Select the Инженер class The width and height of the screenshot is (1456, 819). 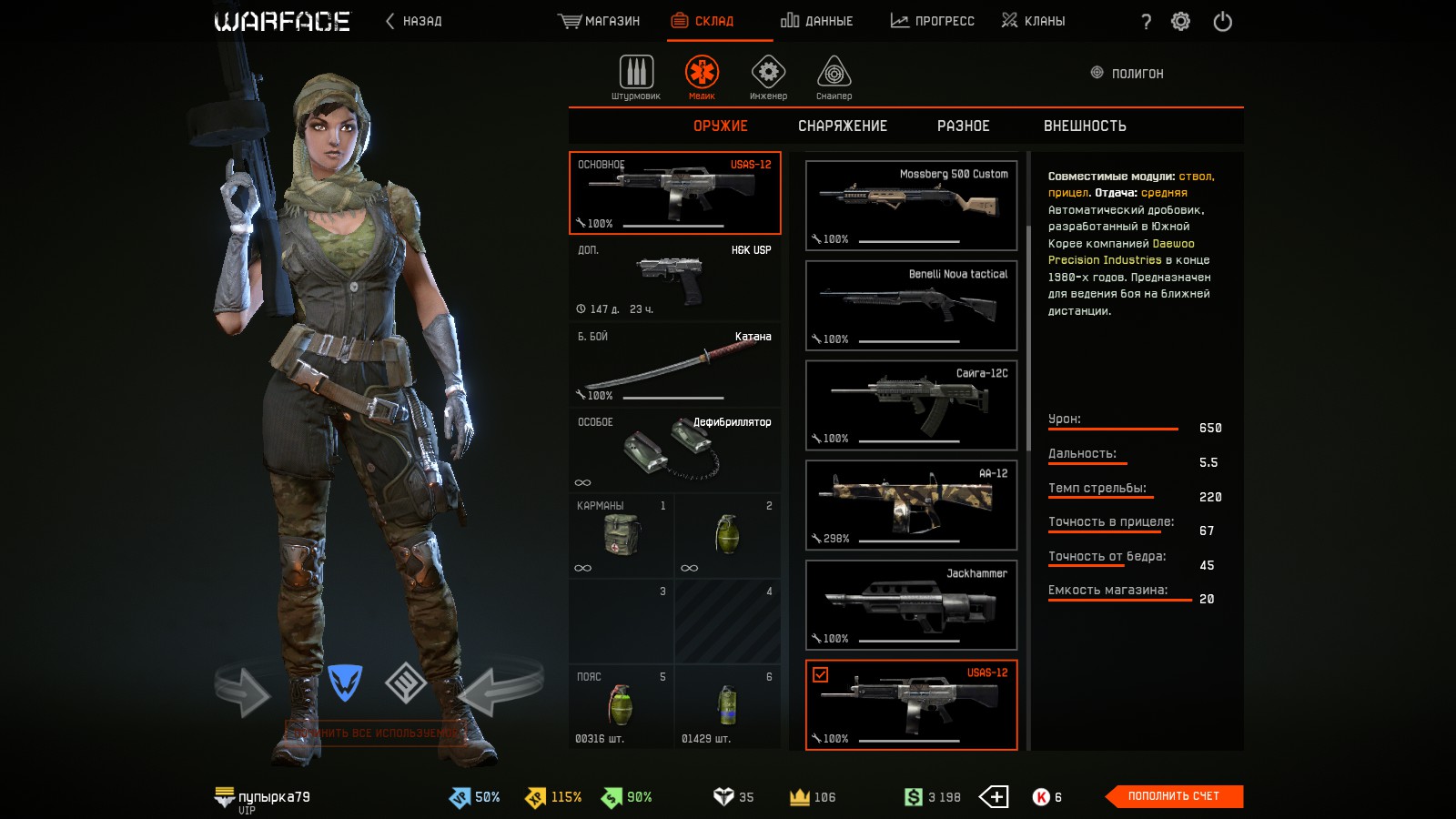768,77
